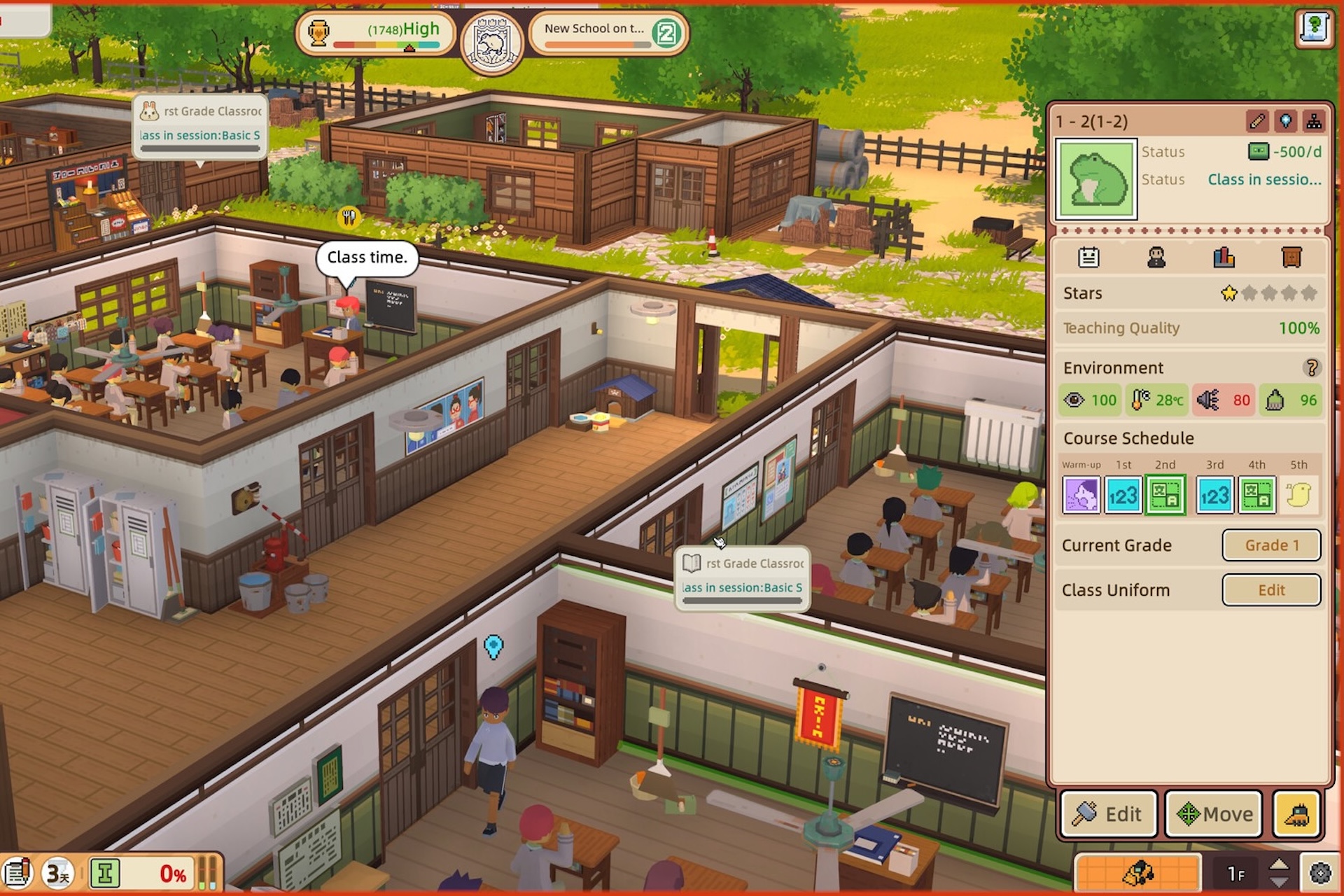Choose the 5th period chick course slot
The width and height of the screenshot is (1344, 896).
1298,495
